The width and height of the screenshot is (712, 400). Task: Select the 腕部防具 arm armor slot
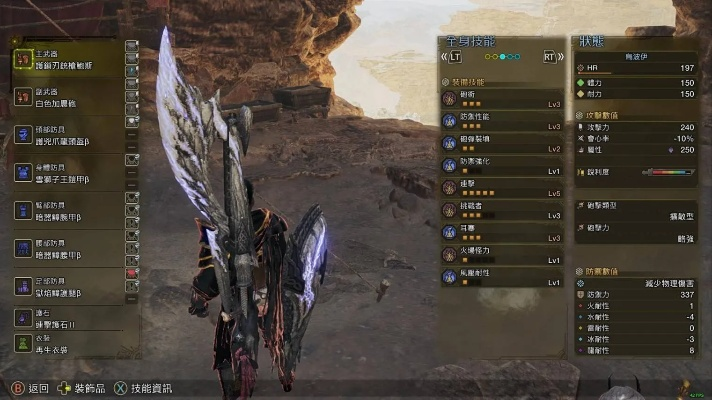[x=65, y=210]
